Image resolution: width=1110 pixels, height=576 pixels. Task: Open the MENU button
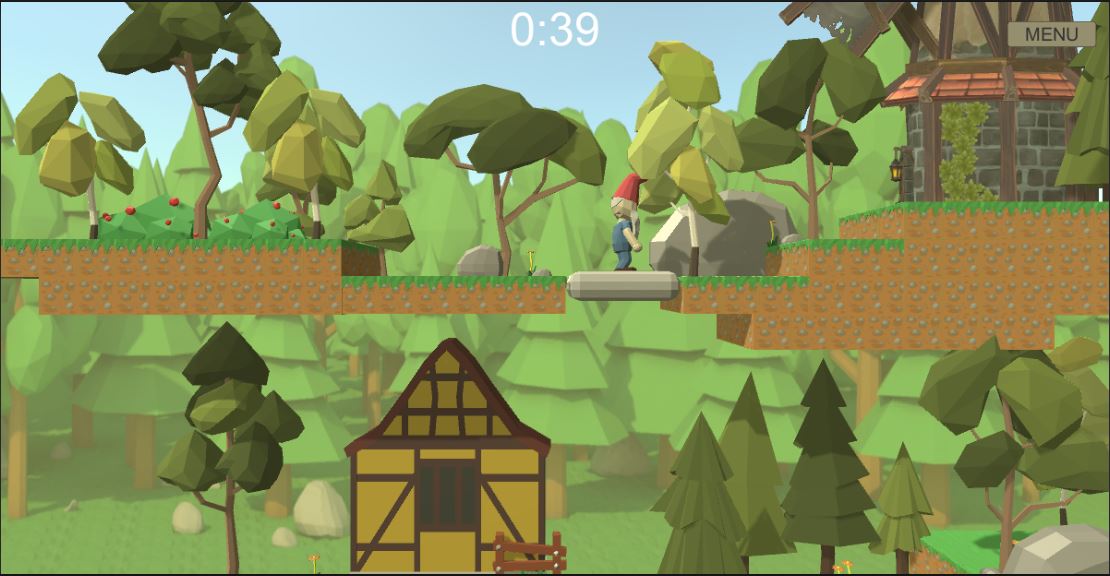point(1051,34)
